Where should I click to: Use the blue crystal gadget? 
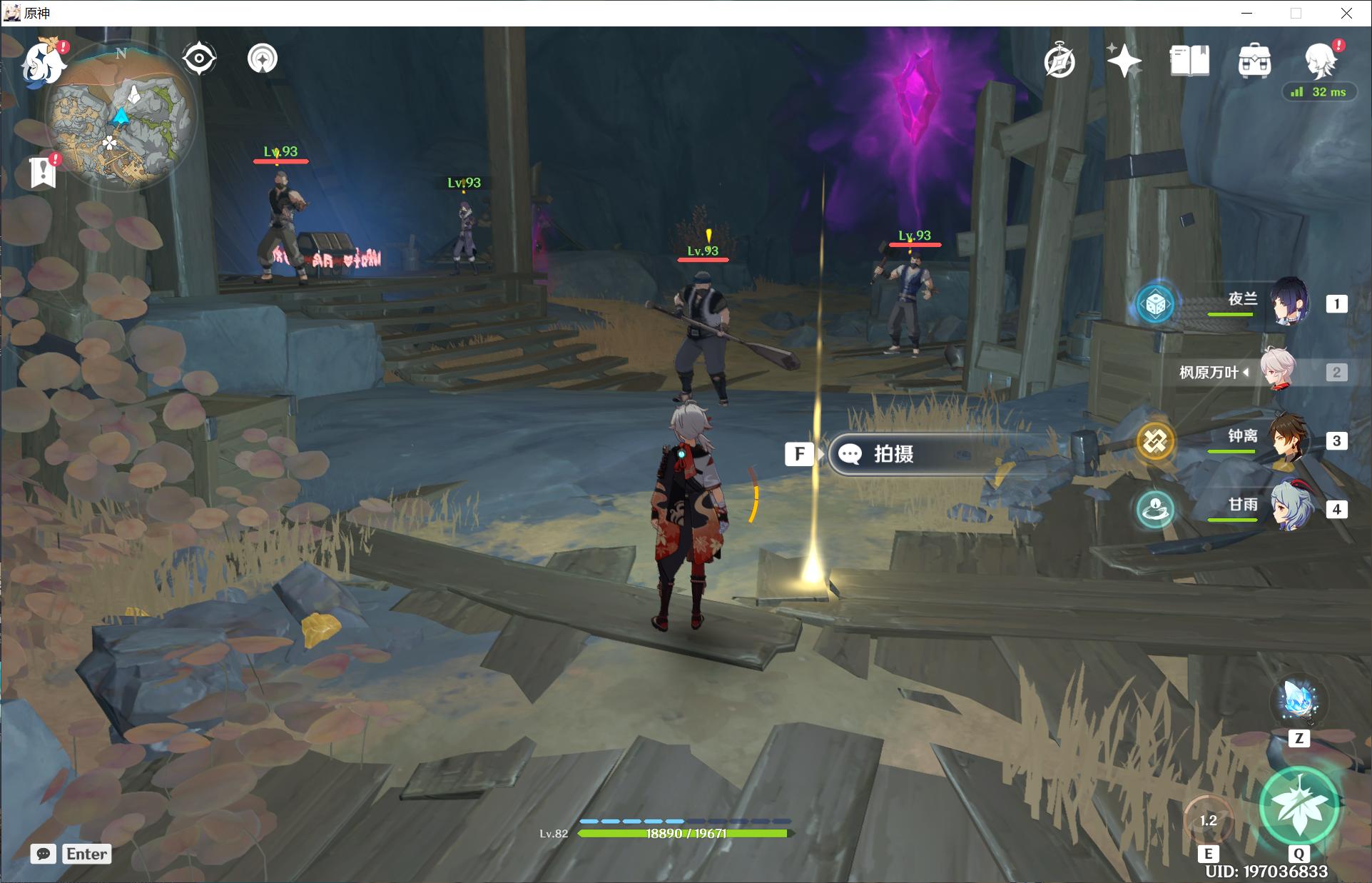(x=1299, y=700)
